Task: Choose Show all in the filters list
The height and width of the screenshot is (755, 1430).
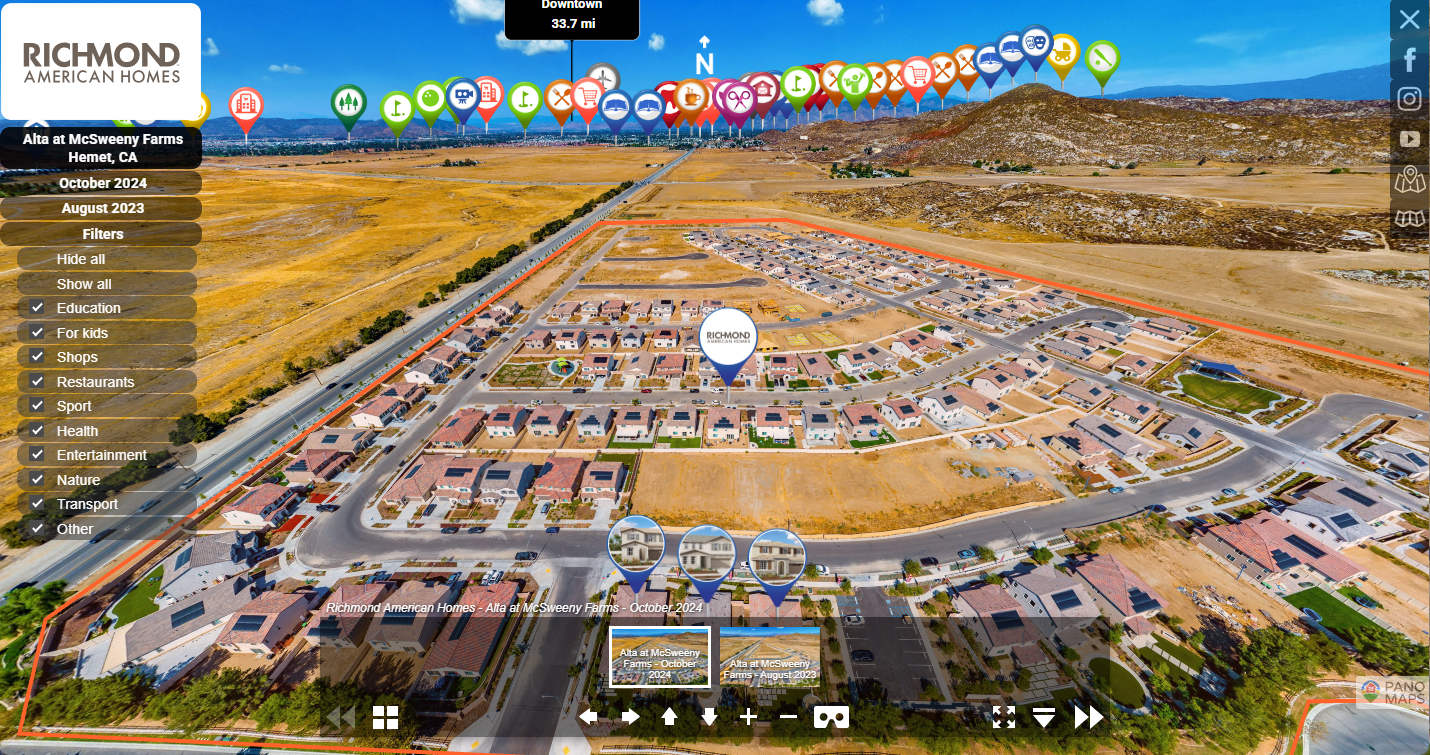Action: (x=84, y=284)
